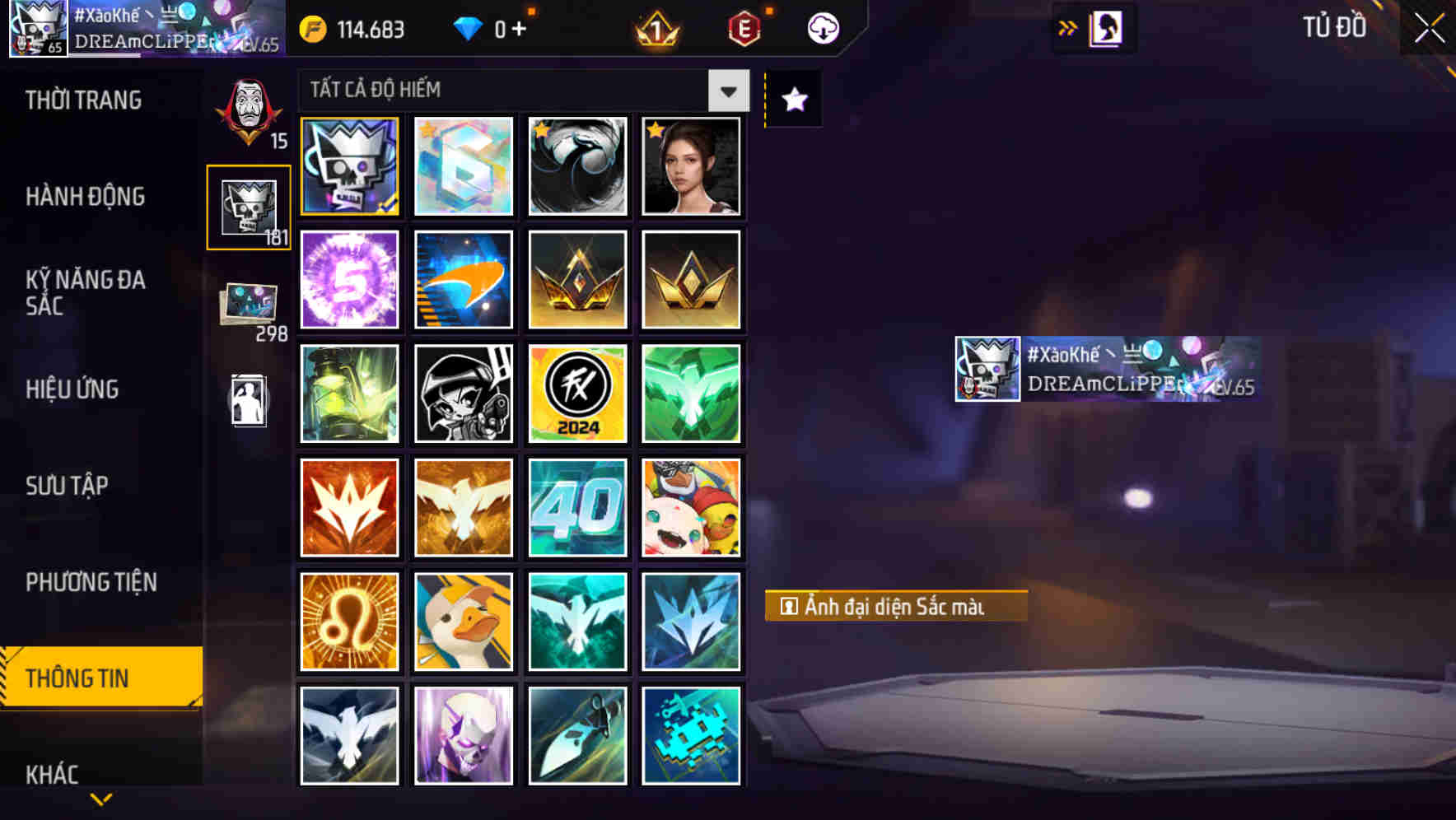Open the SƯU TẬP section
1456x820 pixels.
coord(68,487)
